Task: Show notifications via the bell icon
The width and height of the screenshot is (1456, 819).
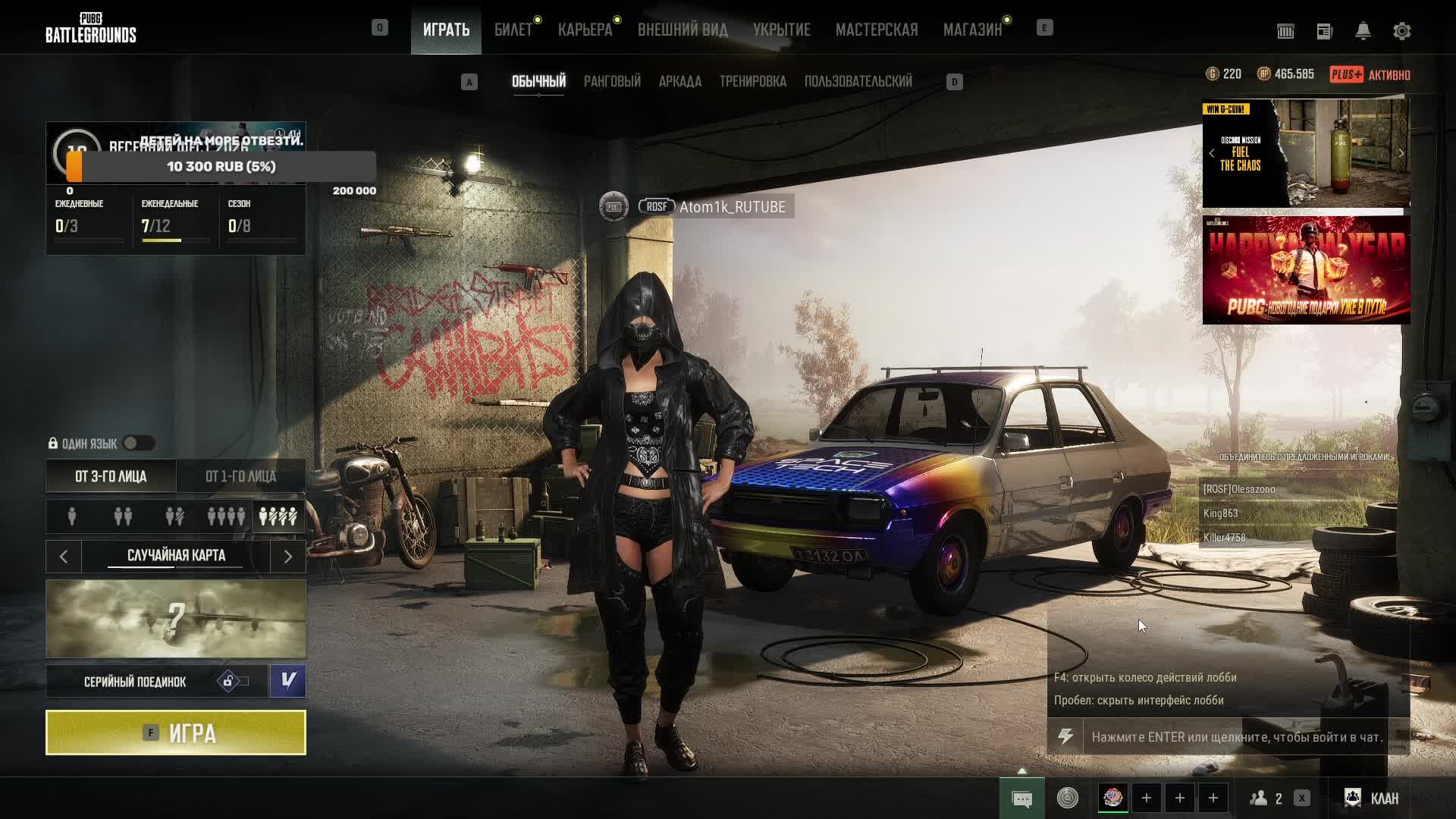Action: (x=1363, y=31)
